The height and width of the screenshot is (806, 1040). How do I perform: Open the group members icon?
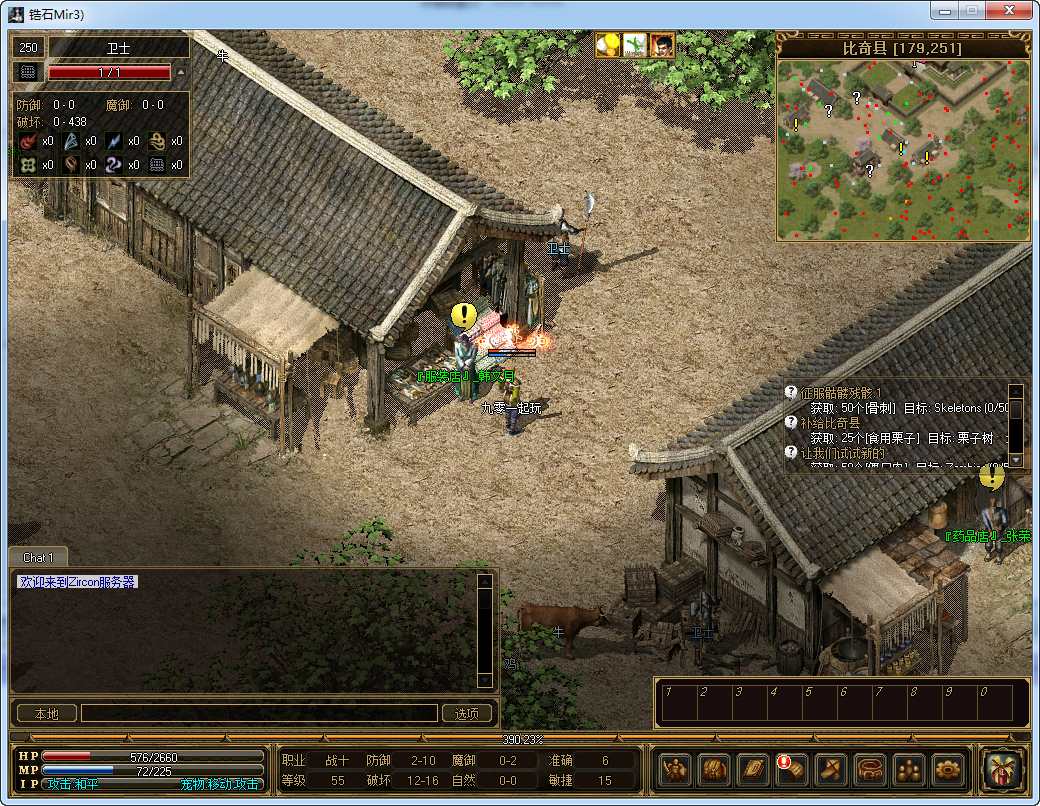908,769
